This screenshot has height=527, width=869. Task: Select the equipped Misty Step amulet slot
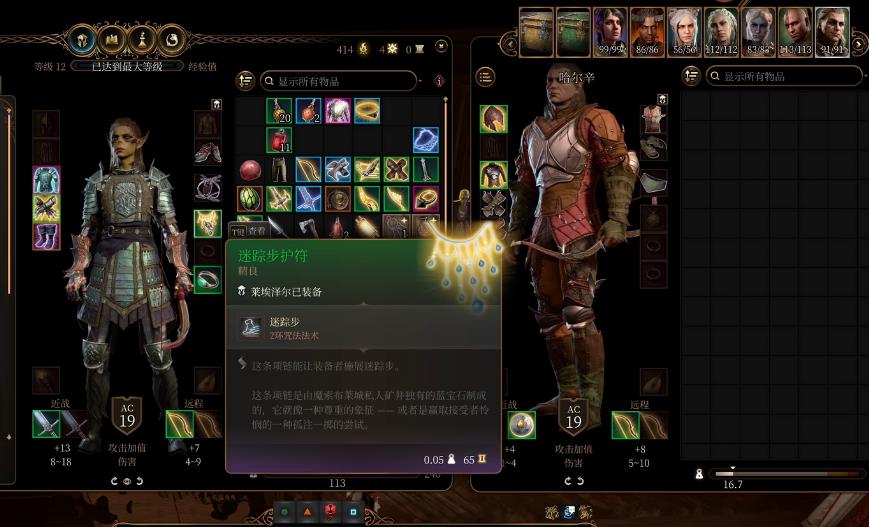(x=207, y=222)
